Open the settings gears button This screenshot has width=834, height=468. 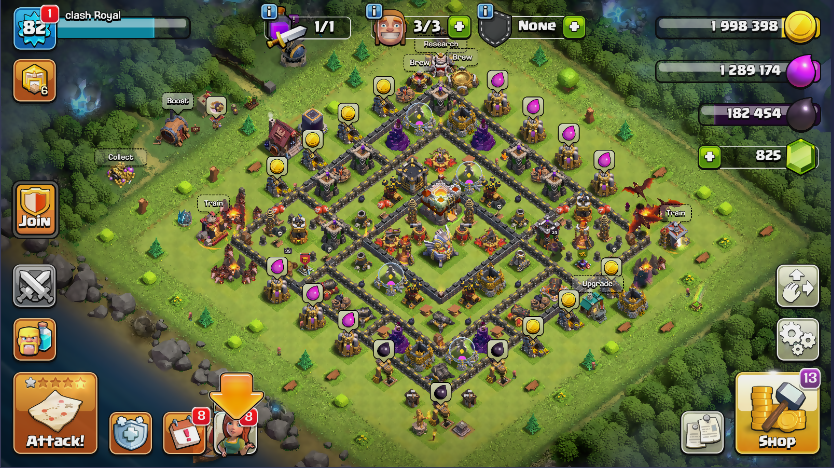point(797,337)
